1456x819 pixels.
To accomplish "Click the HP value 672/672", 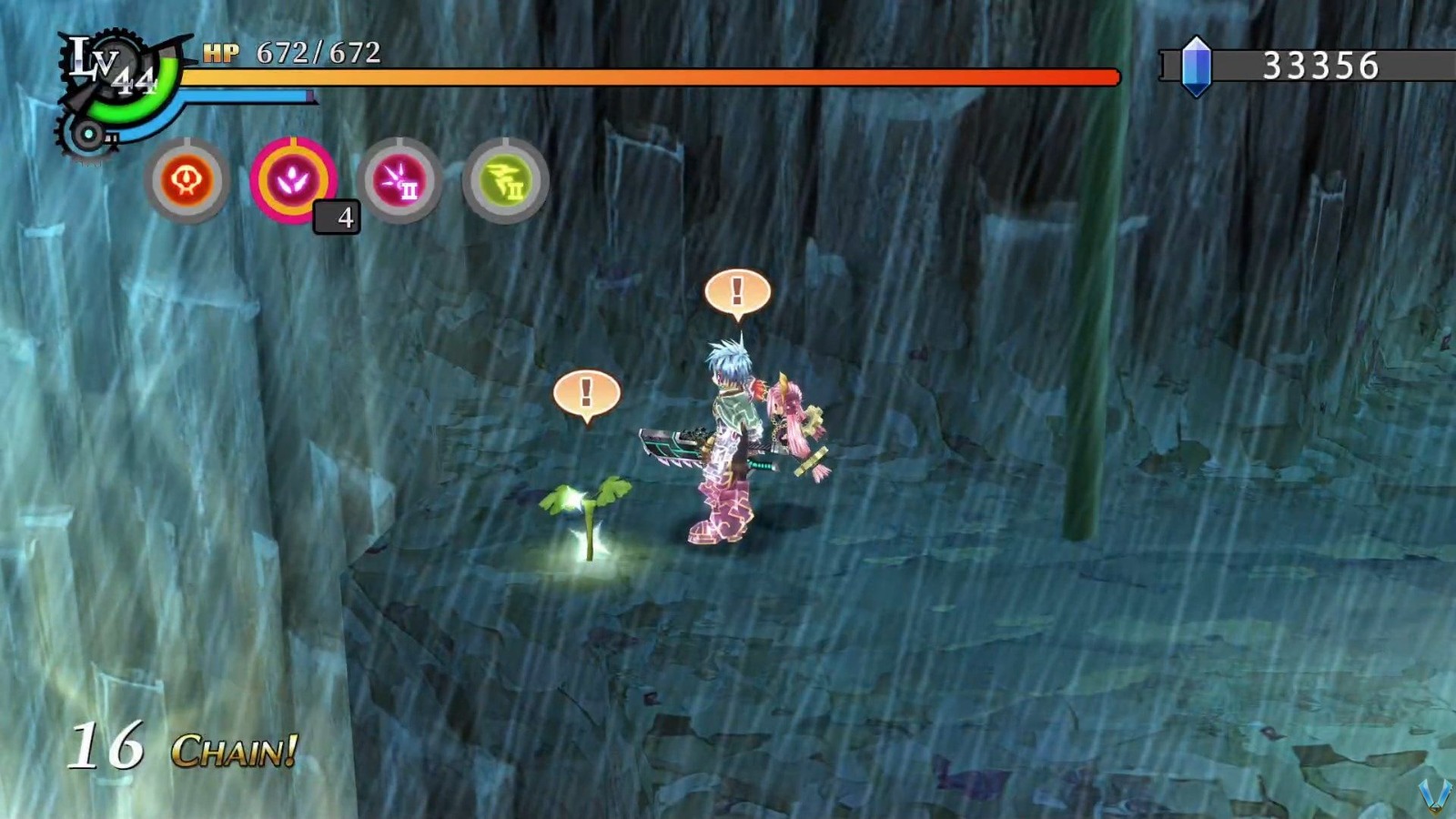I will coord(316,53).
